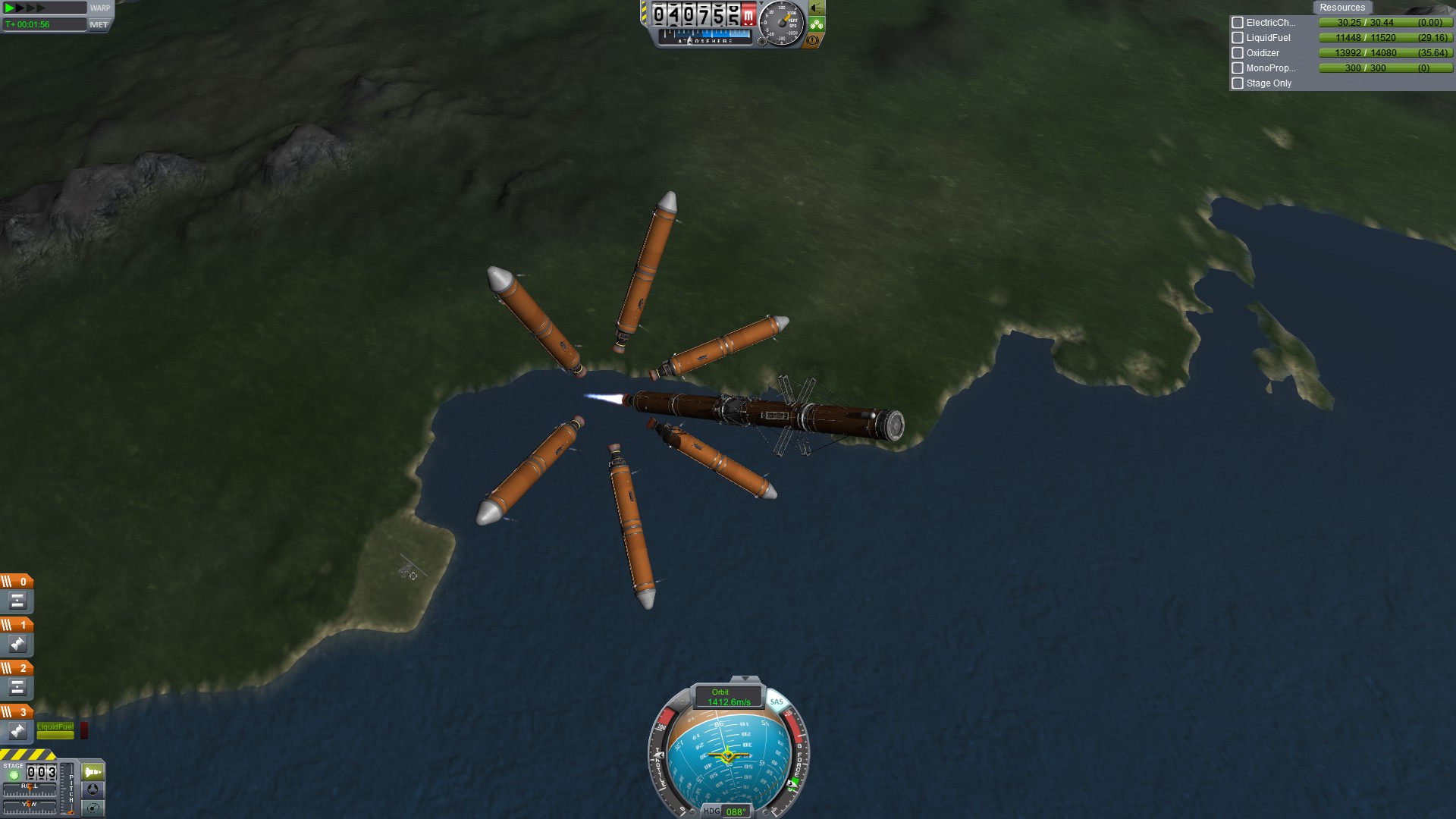Switch to docking mode button

(x=93, y=789)
